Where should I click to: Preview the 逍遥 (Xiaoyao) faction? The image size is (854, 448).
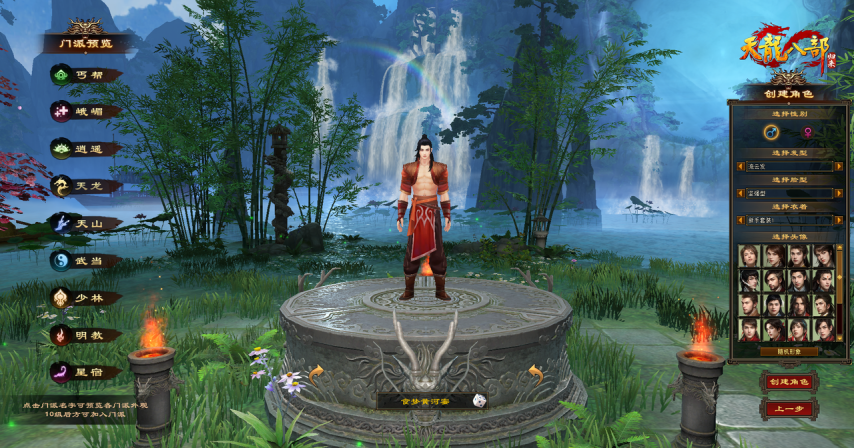(86, 148)
